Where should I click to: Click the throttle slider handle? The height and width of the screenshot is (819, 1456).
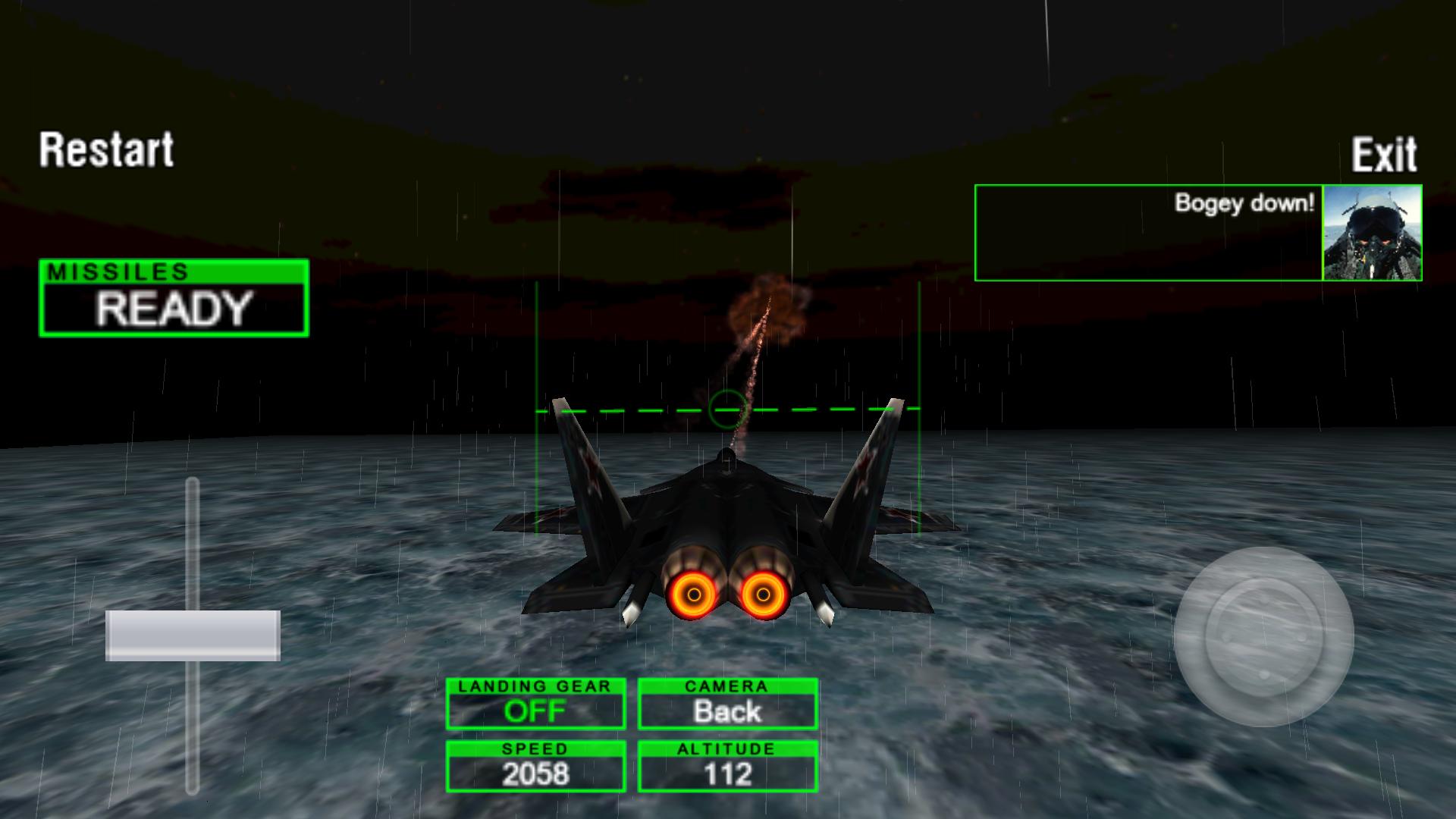click(x=193, y=635)
